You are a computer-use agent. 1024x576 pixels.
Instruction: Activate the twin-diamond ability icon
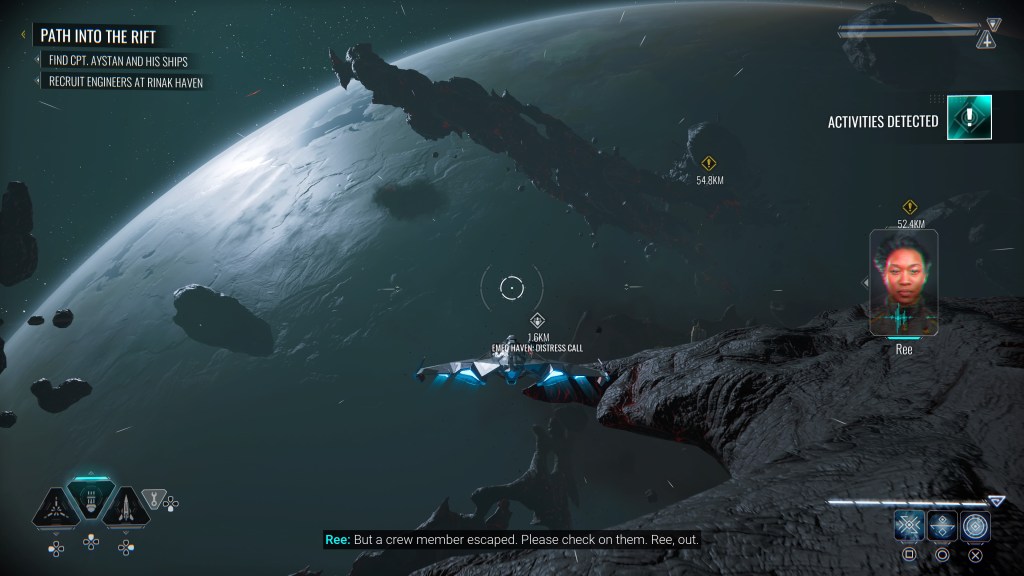tap(942, 526)
